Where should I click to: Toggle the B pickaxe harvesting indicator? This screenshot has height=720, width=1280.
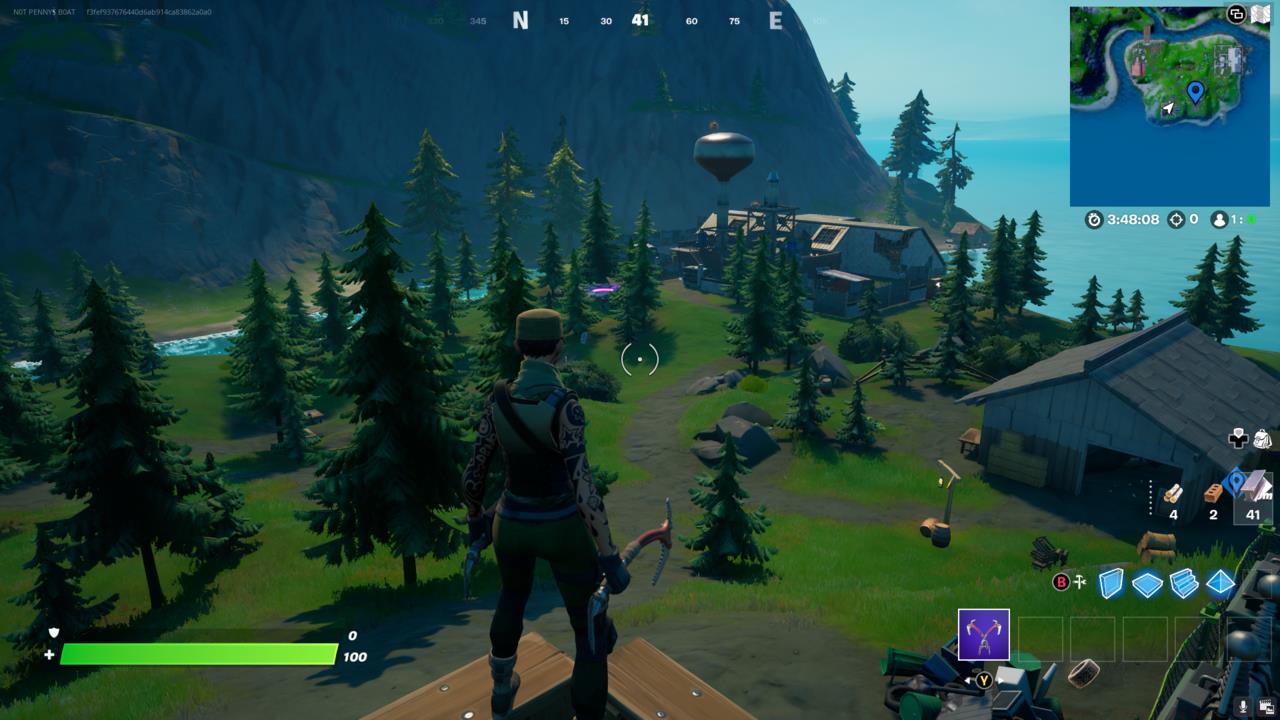(x=1059, y=581)
